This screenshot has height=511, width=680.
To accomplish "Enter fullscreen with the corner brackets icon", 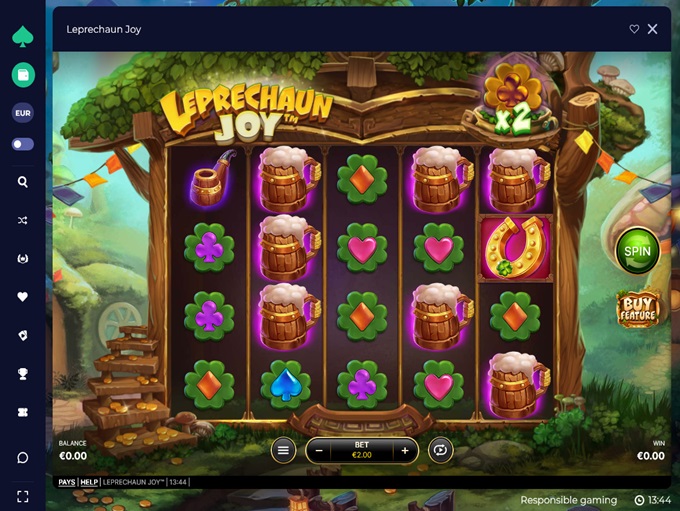I will [x=23, y=496].
